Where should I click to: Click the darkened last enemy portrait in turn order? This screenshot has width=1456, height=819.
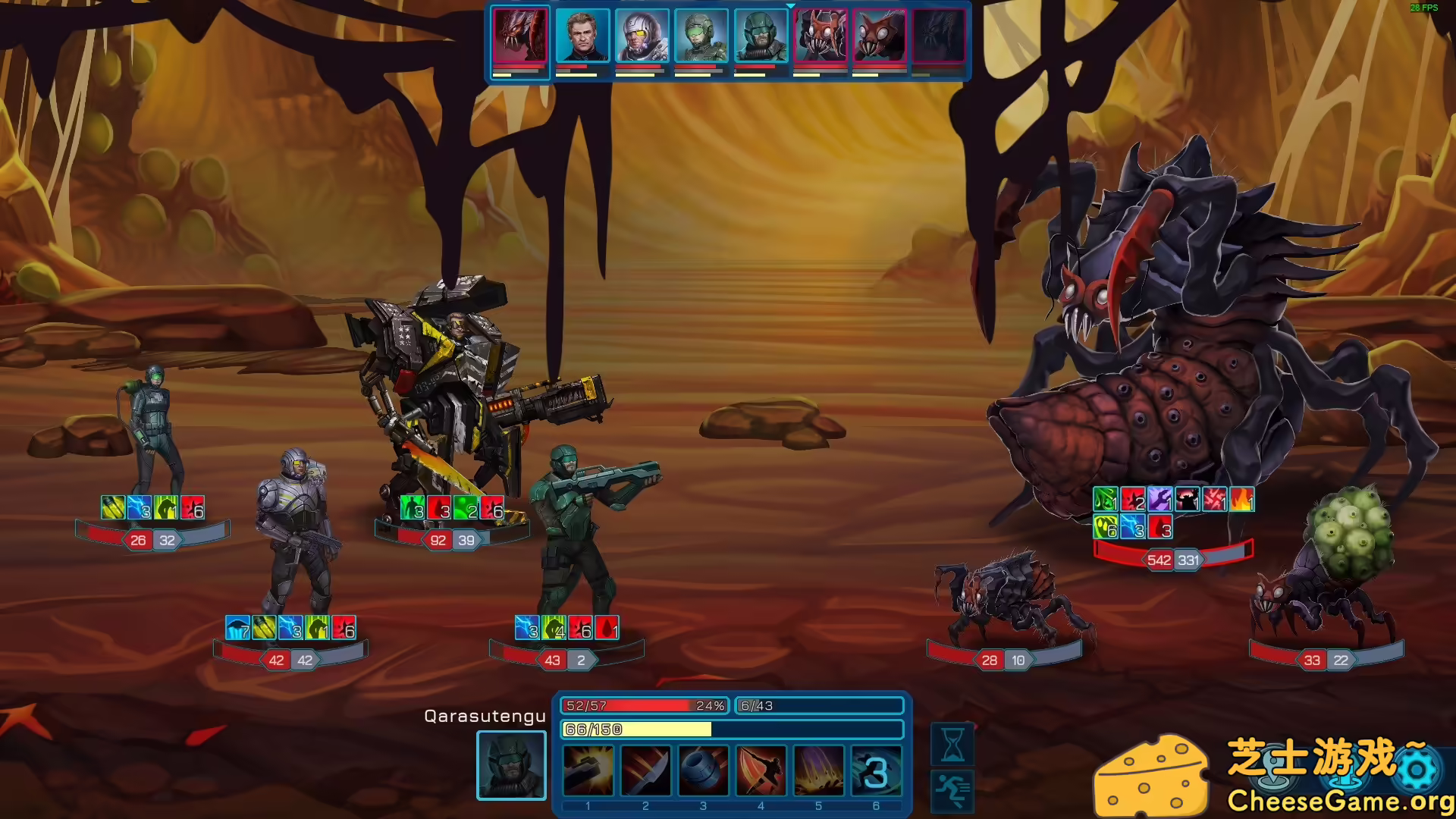click(940, 36)
